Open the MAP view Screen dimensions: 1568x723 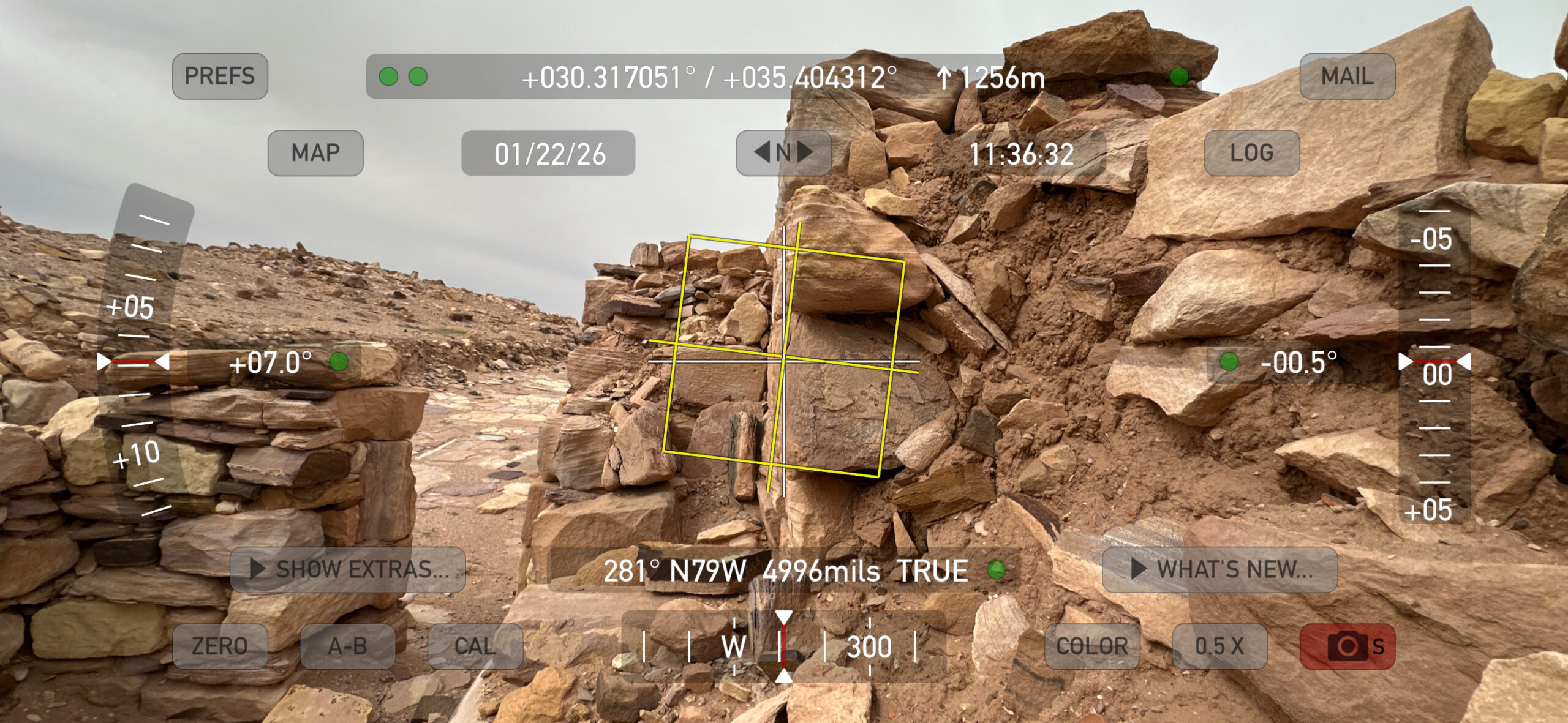(315, 153)
